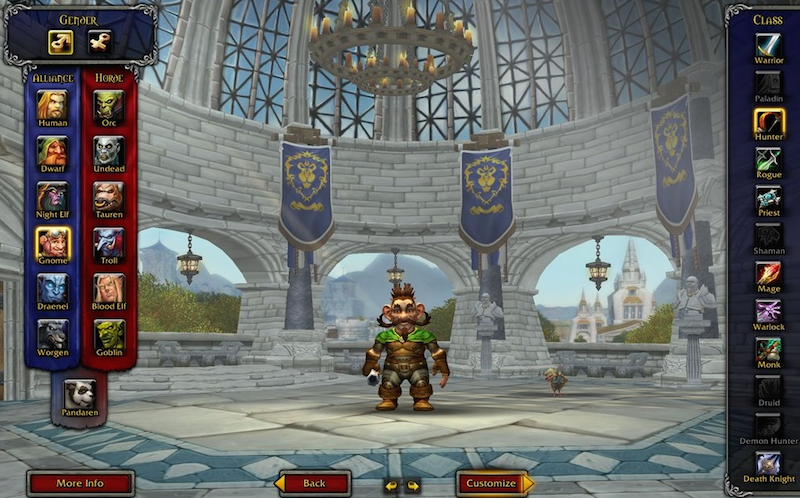
Task: Pick the Undead race portrait
Action: pyautogui.click(x=109, y=150)
